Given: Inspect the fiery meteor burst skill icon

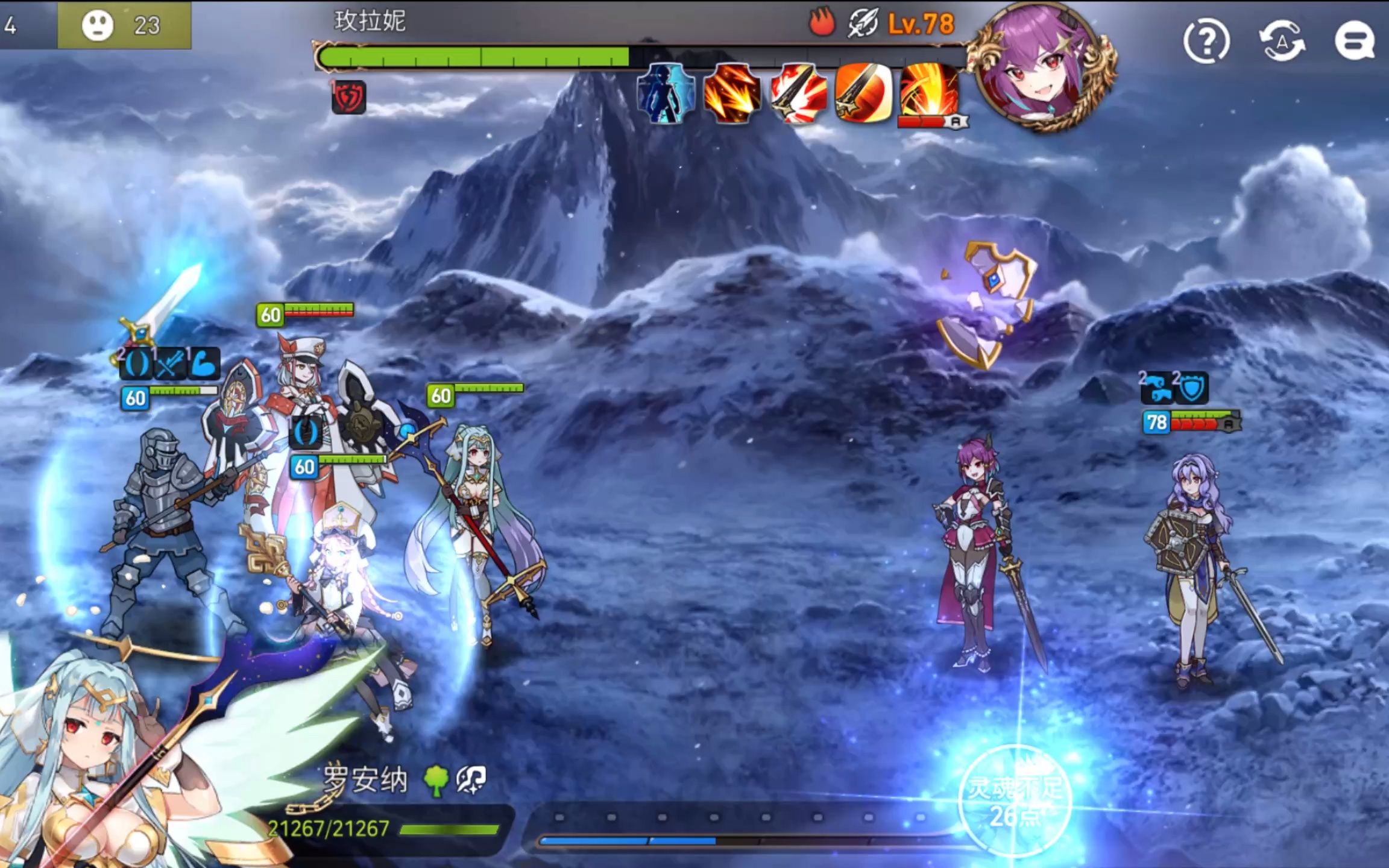Looking at the screenshot, I should (731, 93).
